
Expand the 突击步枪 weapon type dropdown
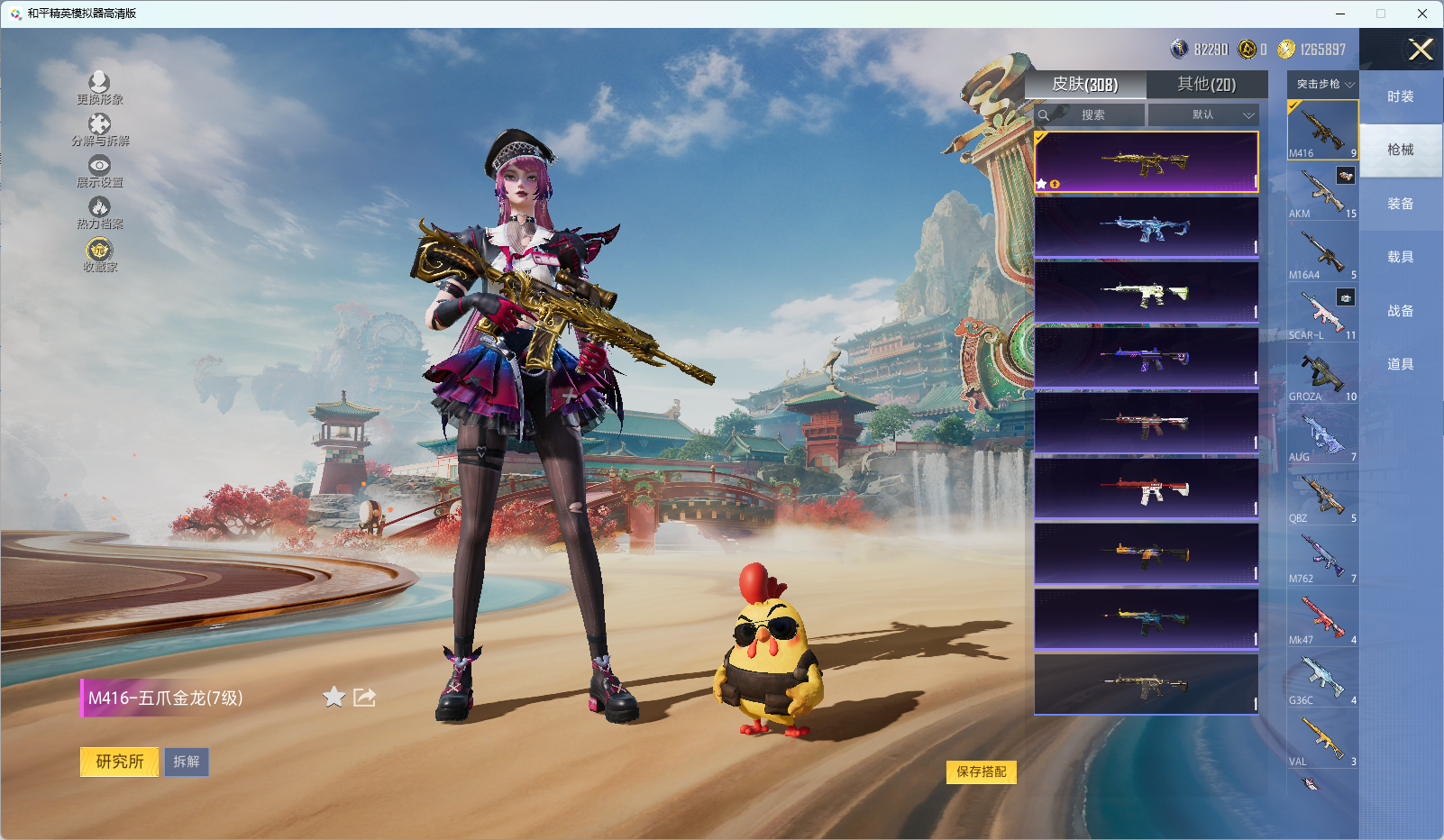tap(1323, 85)
